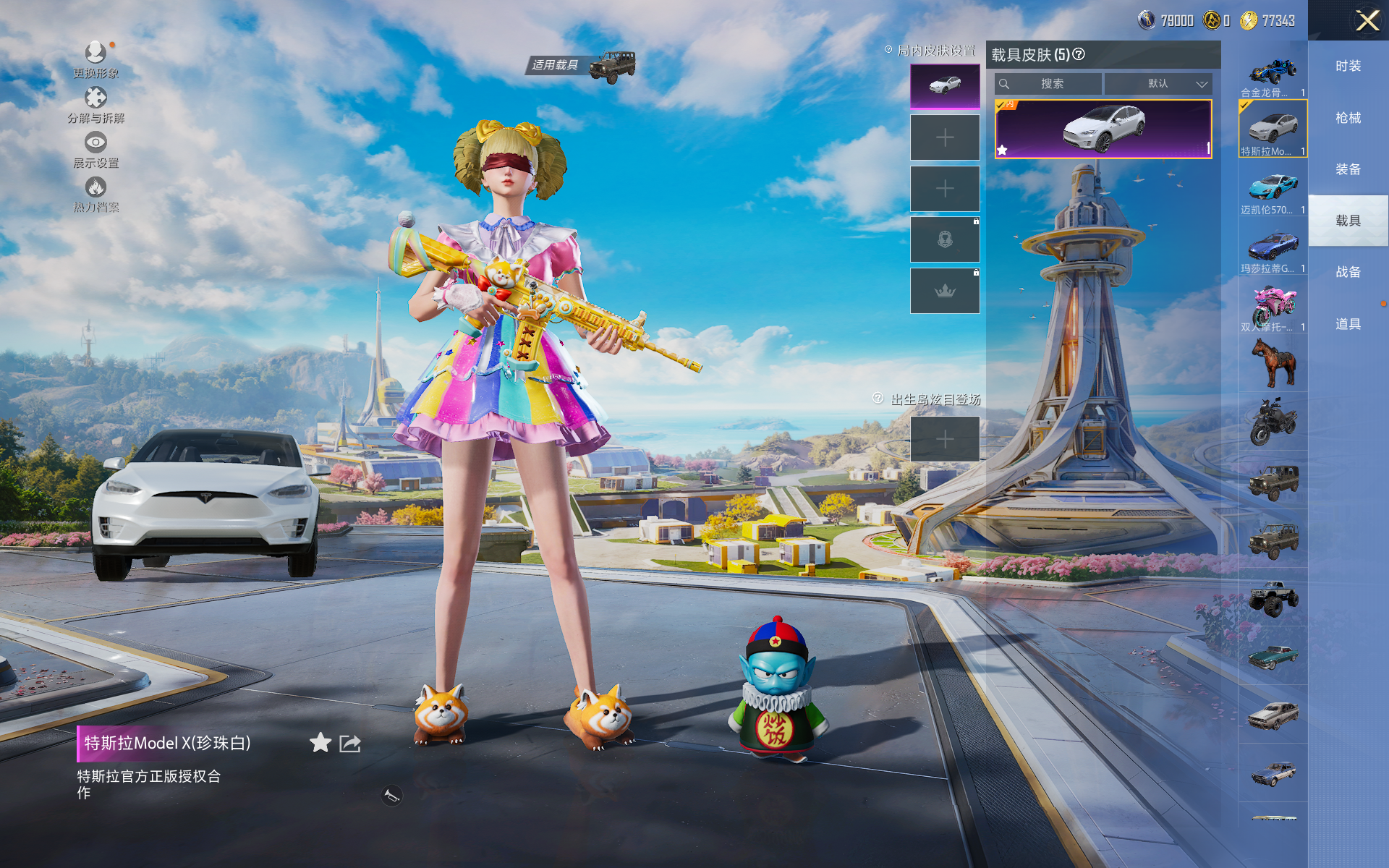Open the 道具 items tab
This screenshot has height=868, width=1389.
click(x=1348, y=324)
